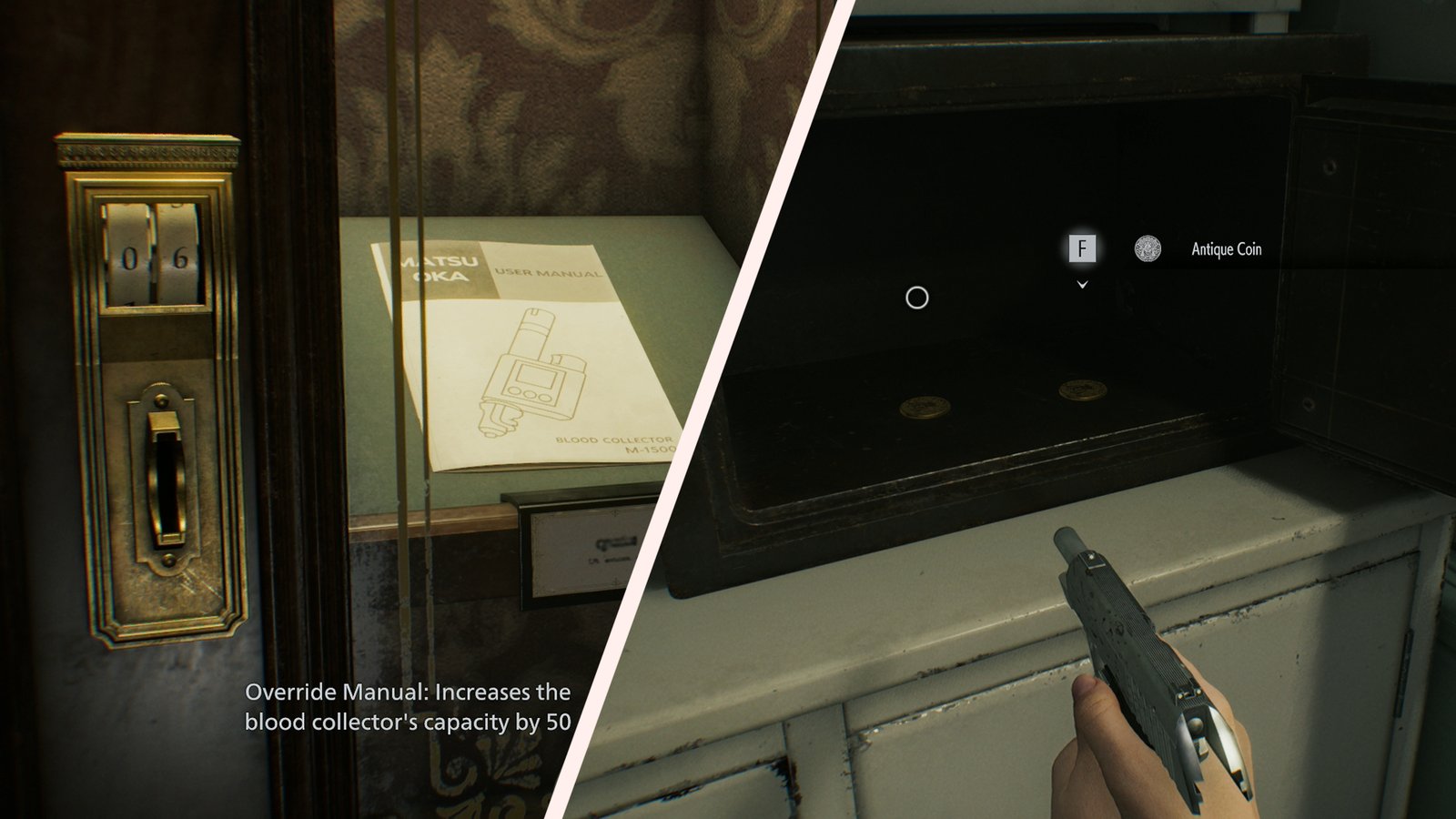The height and width of the screenshot is (819, 1456).
Task: Click the right coin inside the safe
Action: (1083, 391)
